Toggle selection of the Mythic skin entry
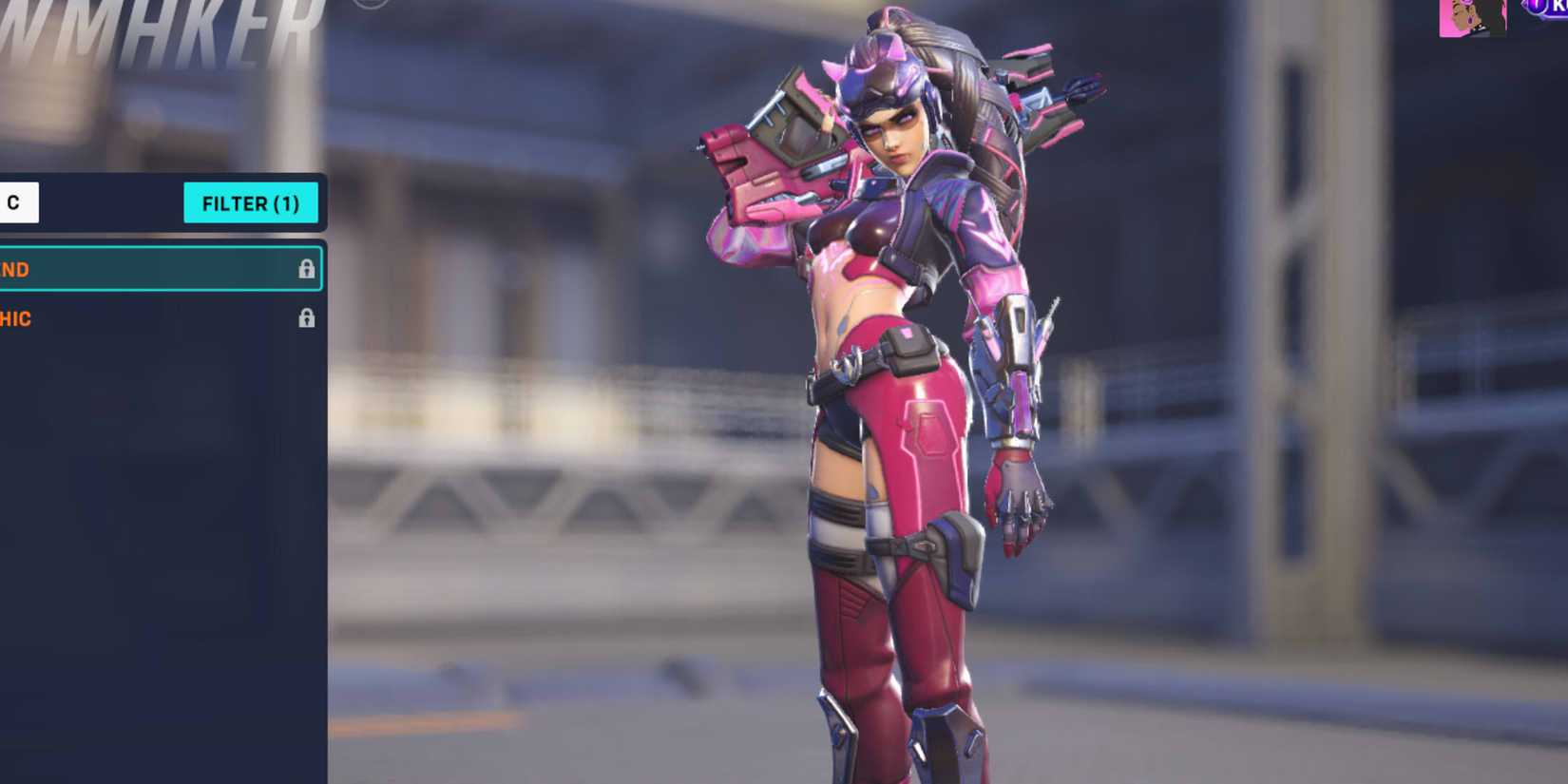 click(143, 318)
